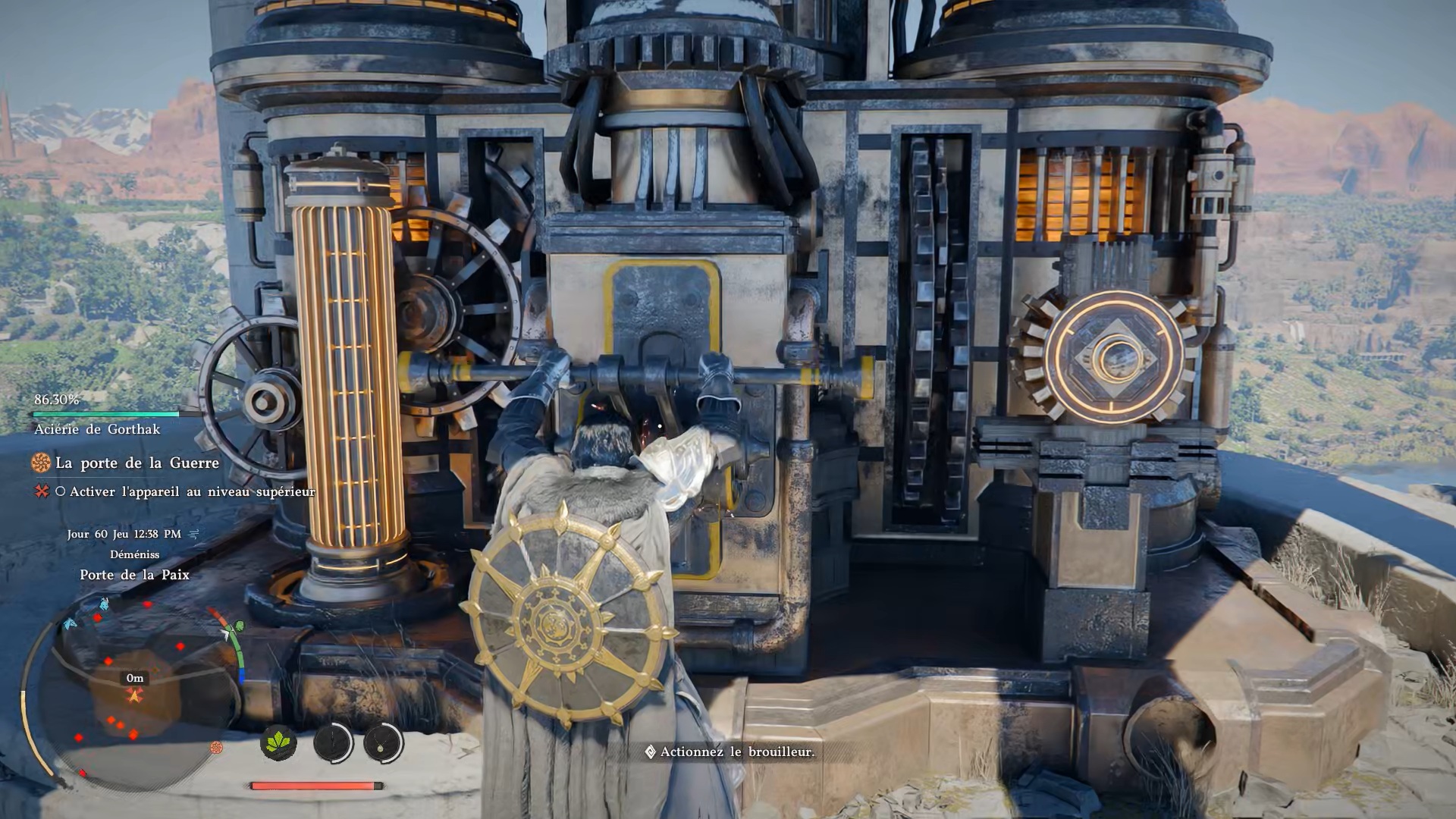Click the orange spiral quest icon by the minimap
The width and height of the screenshot is (1456, 819).
pyautogui.click(x=217, y=748)
